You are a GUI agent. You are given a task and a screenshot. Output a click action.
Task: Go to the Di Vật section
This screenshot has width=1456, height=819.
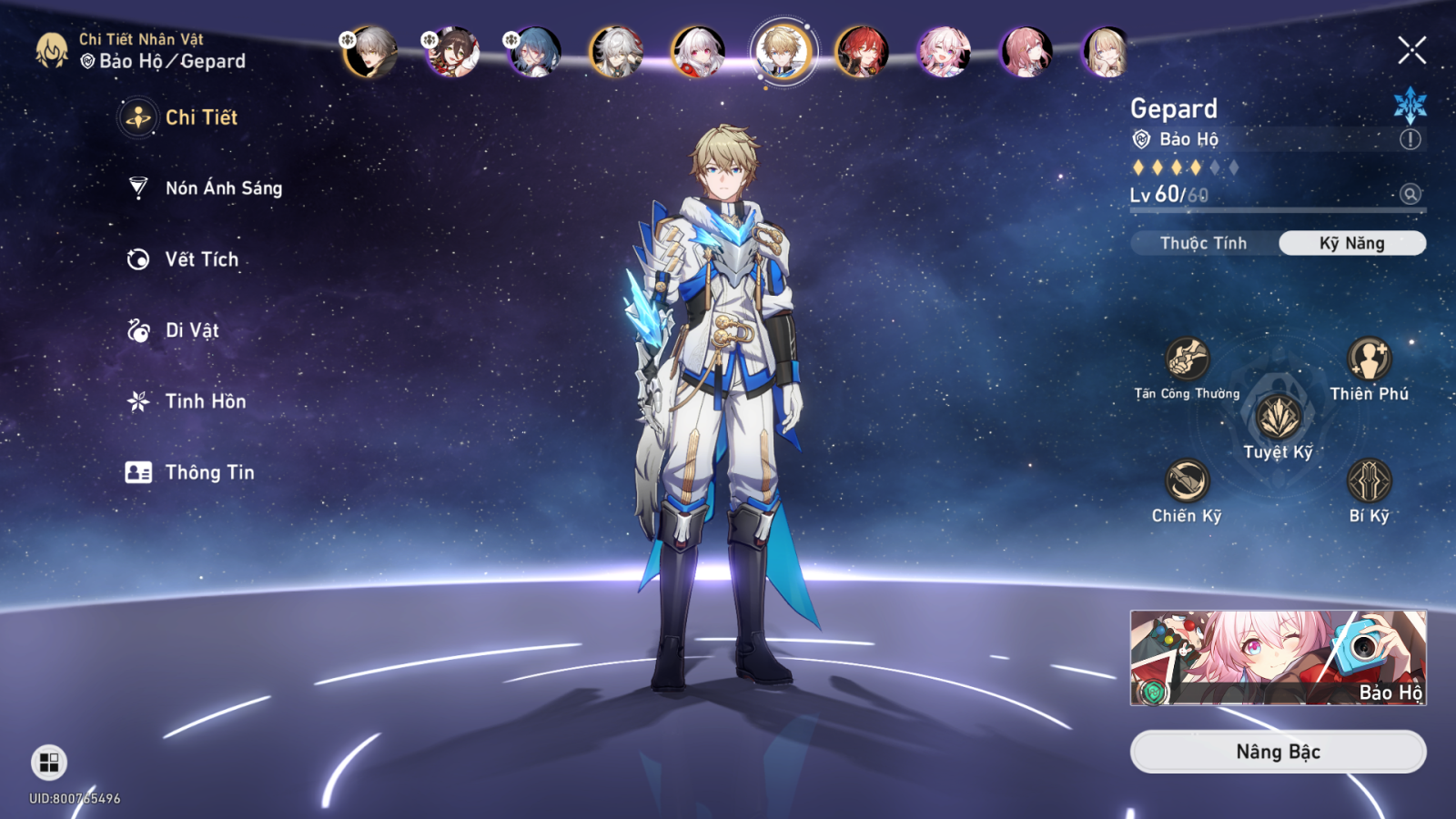tap(191, 330)
